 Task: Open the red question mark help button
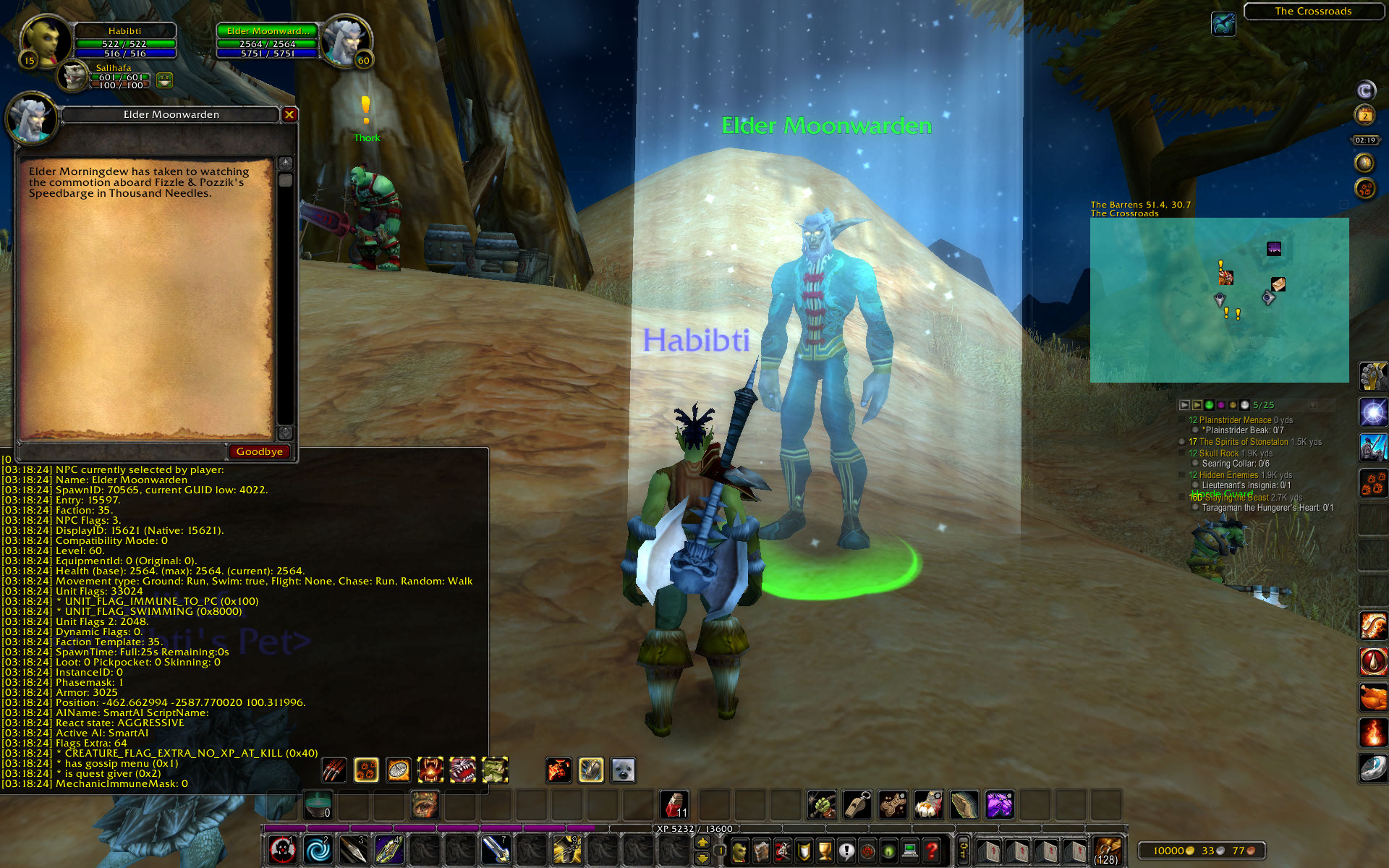pyautogui.click(x=932, y=851)
